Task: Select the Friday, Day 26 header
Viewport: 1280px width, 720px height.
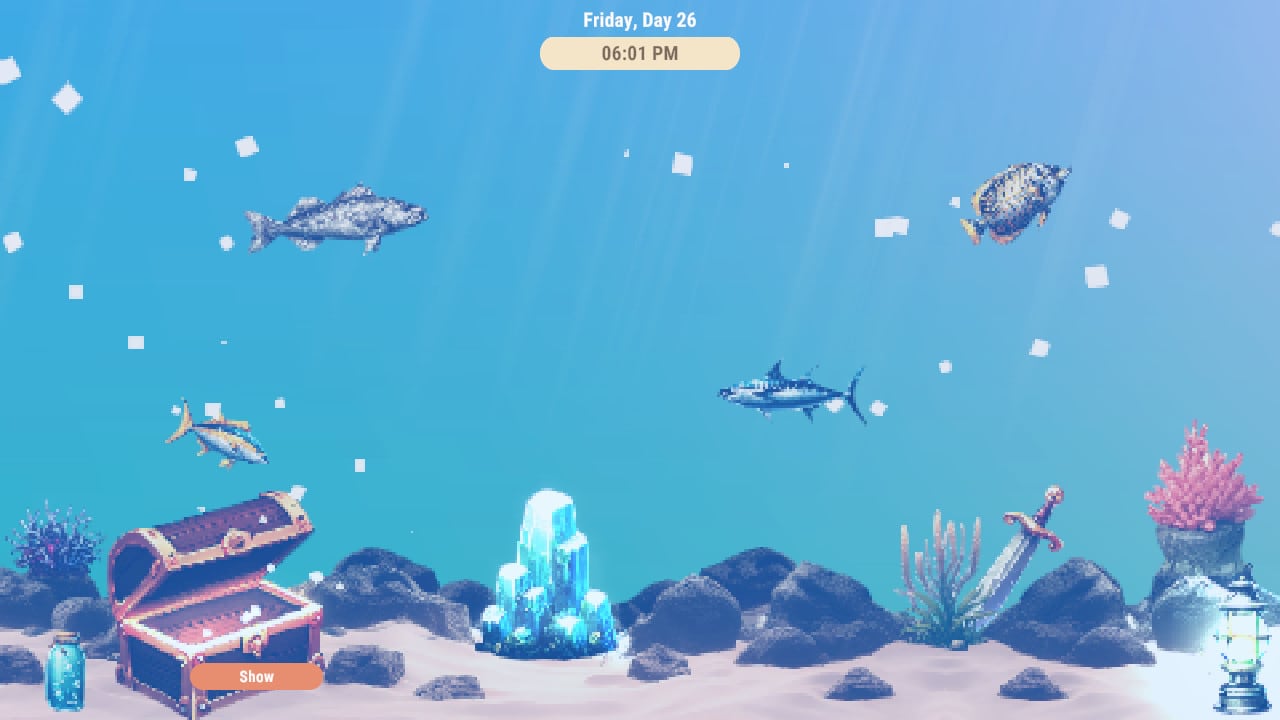Action: [640, 19]
